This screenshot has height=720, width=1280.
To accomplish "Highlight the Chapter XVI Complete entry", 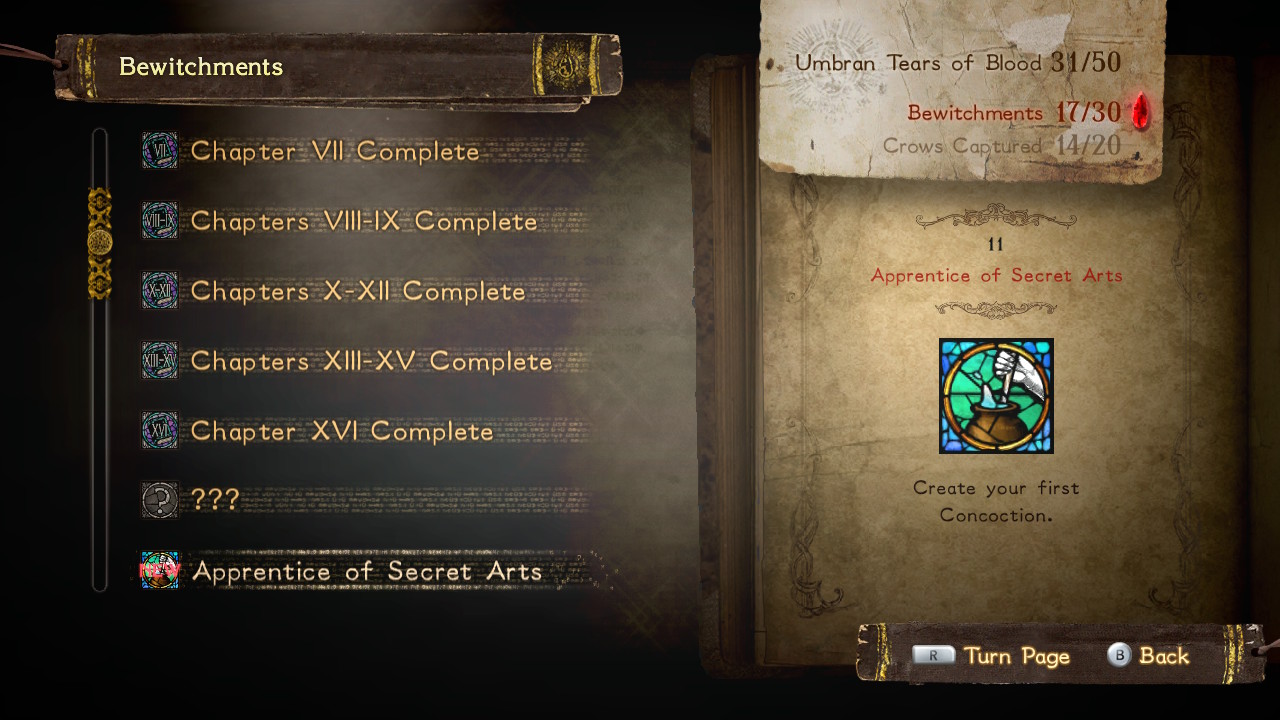I will (x=342, y=432).
